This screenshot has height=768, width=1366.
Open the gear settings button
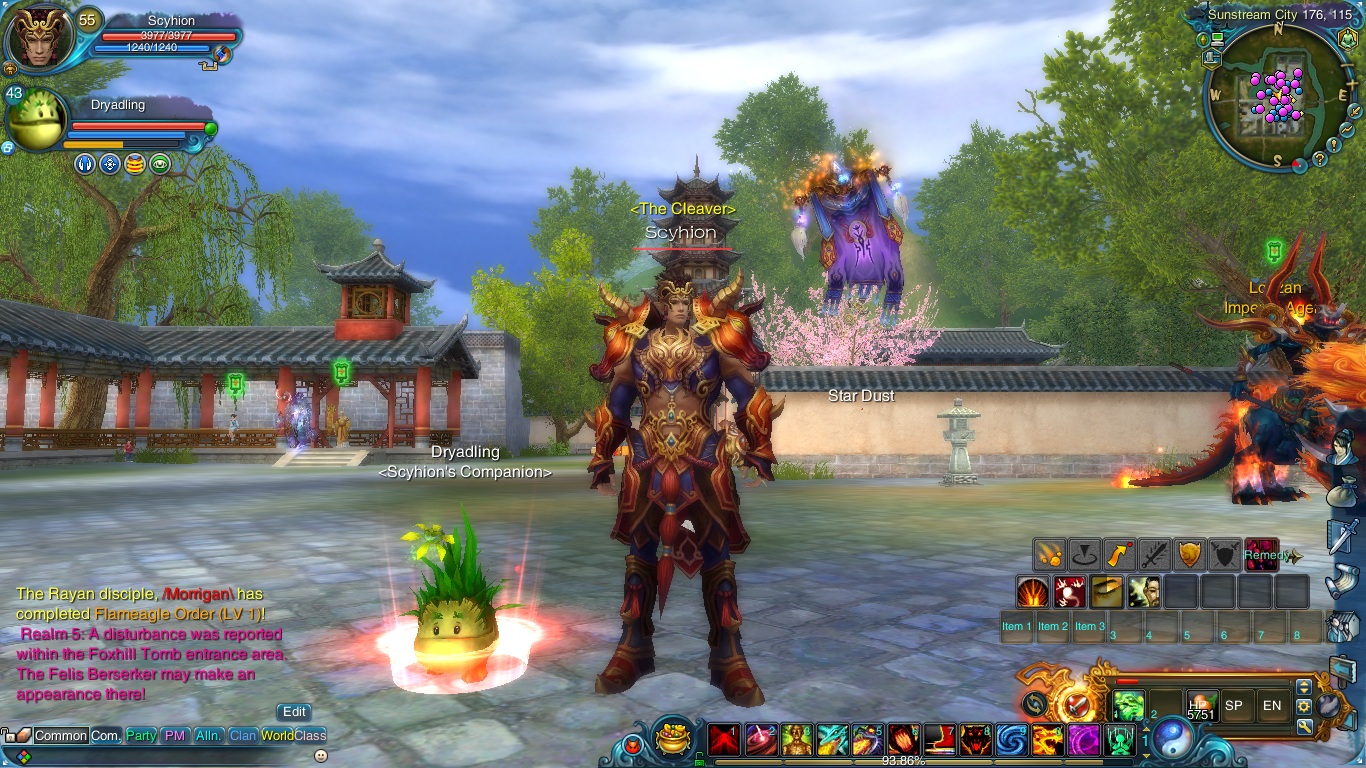1304,706
